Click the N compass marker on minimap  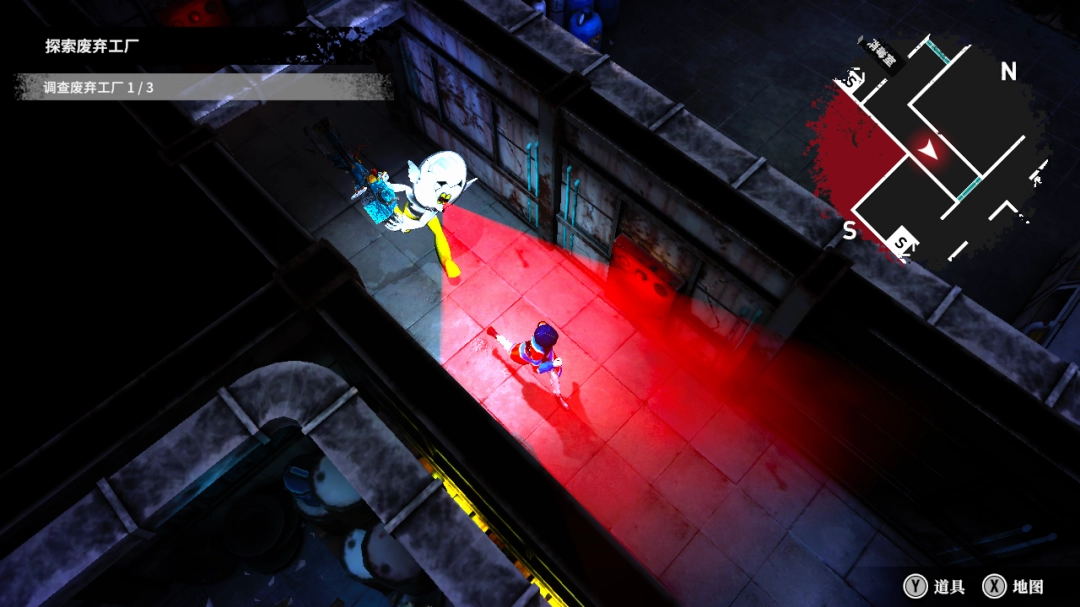(x=1008, y=71)
